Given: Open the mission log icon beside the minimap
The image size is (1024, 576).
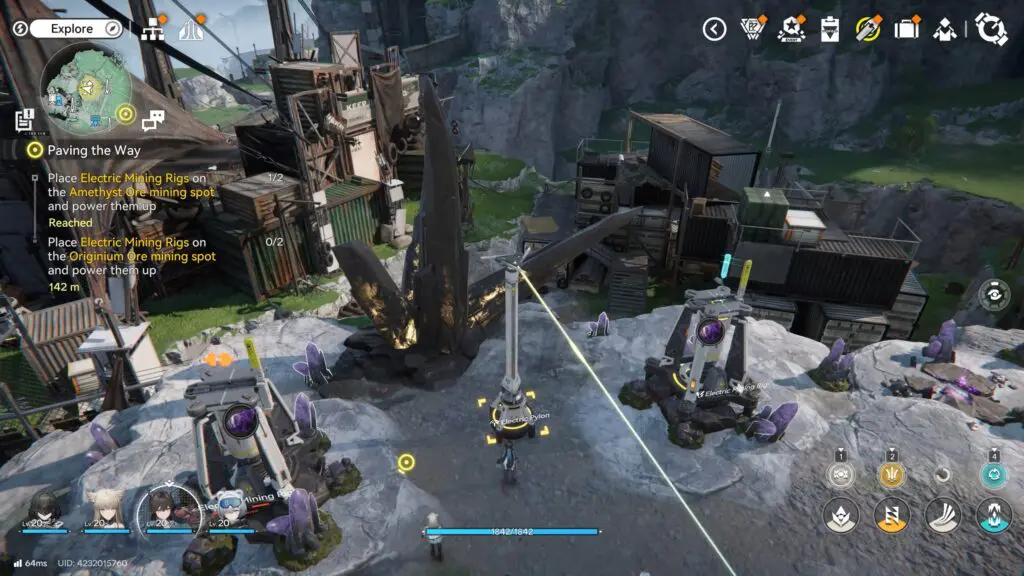Looking at the screenshot, I should point(26,121).
